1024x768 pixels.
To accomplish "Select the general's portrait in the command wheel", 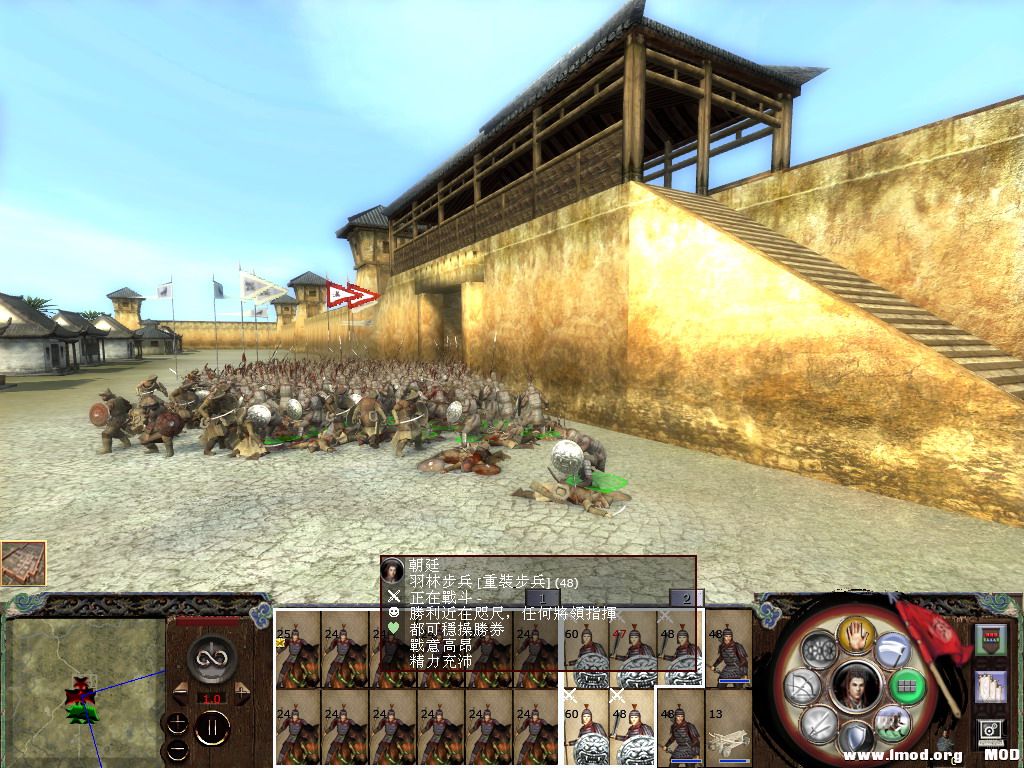I will coord(855,689).
